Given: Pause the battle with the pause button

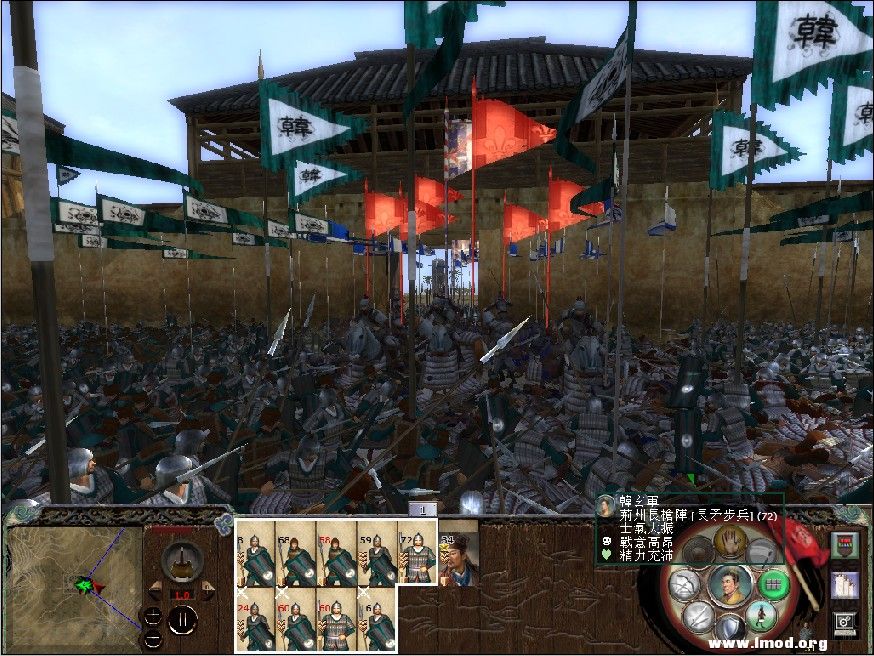Looking at the screenshot, I should 181,622.
